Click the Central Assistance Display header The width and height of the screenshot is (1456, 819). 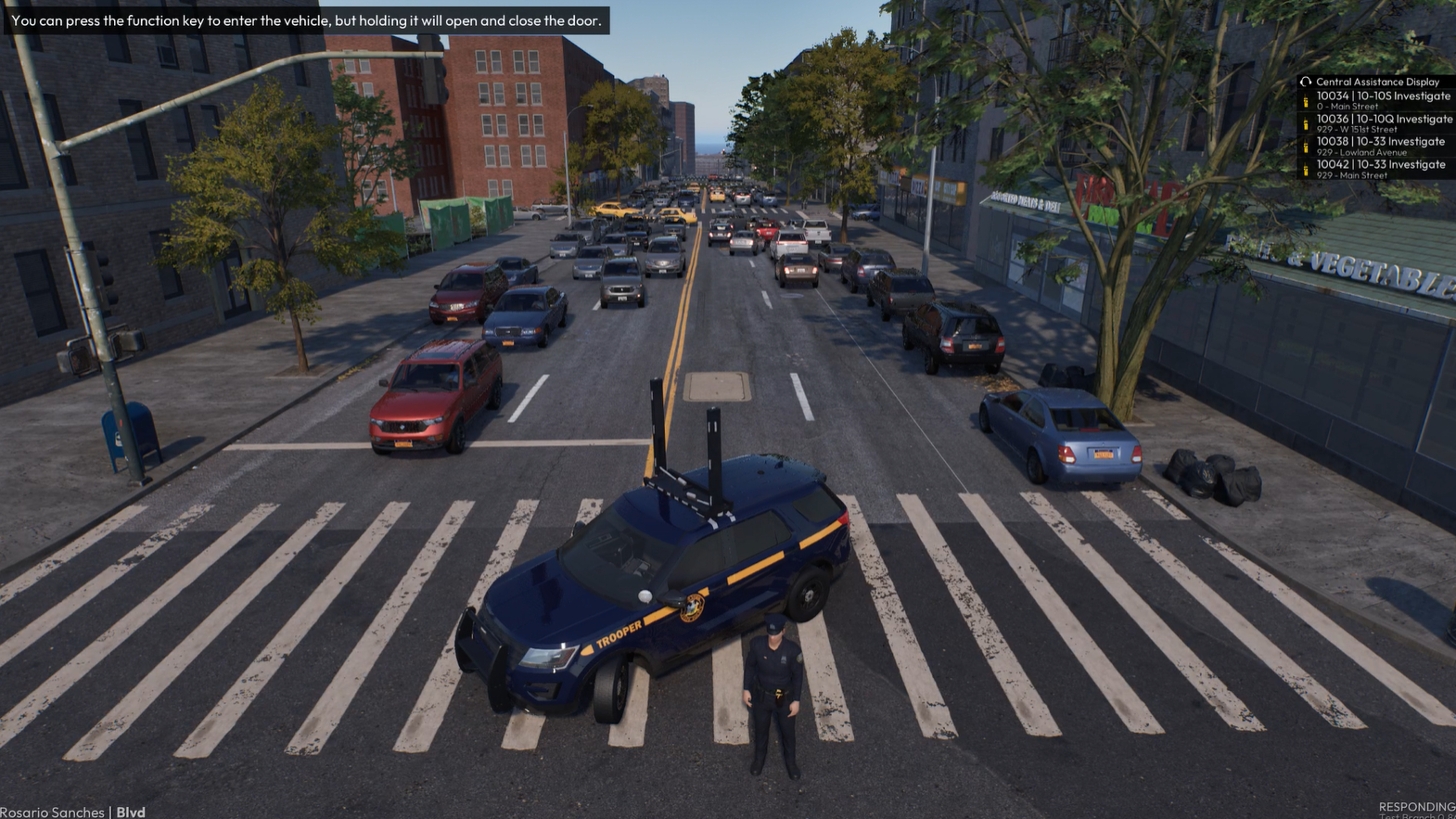[1376, 82]
